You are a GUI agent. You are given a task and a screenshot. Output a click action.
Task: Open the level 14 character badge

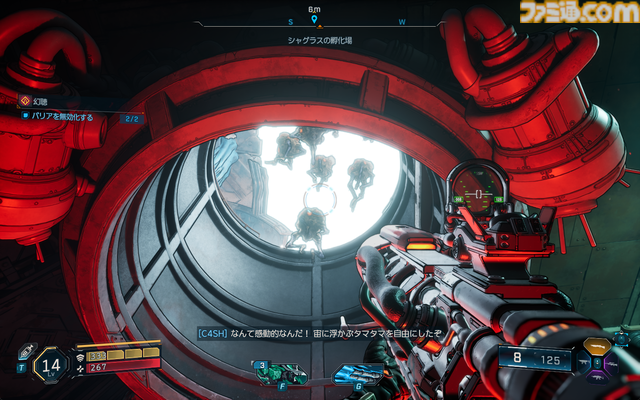click(x=54, y=363)
